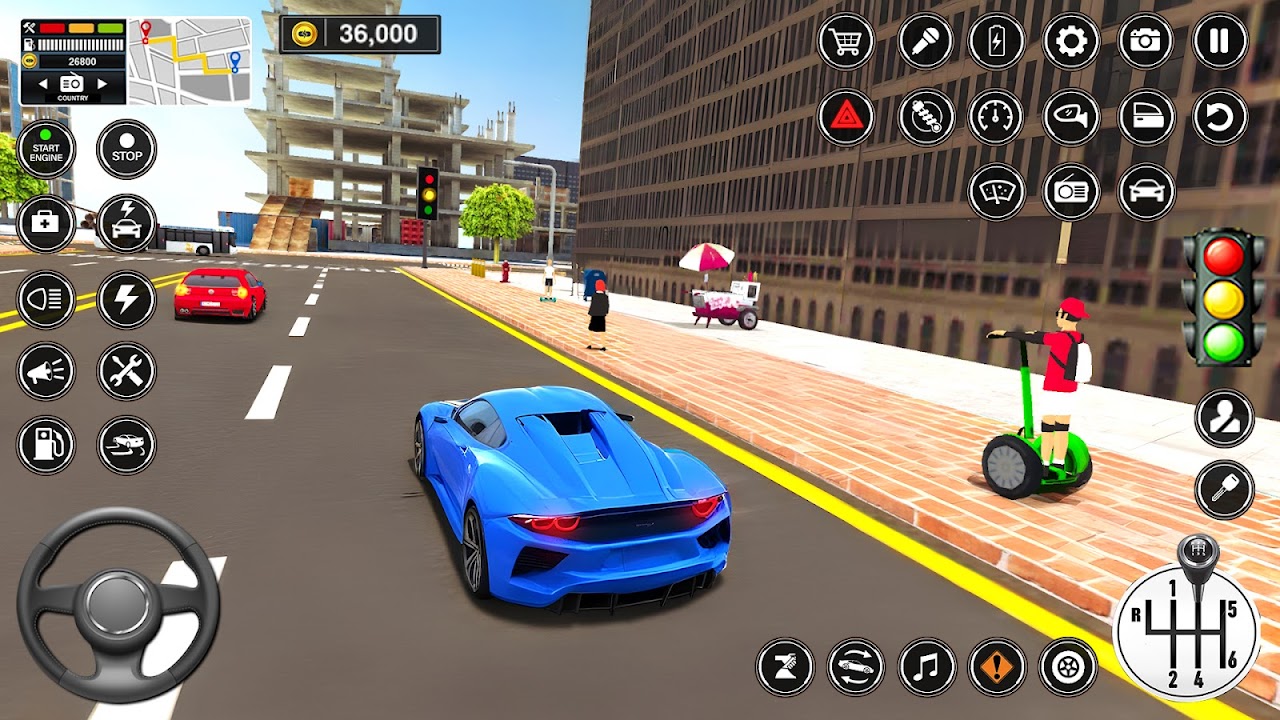The image size is (1280, 720).
Task: Select the fuel pump refuel button
Action: click(x=46, y=445)
